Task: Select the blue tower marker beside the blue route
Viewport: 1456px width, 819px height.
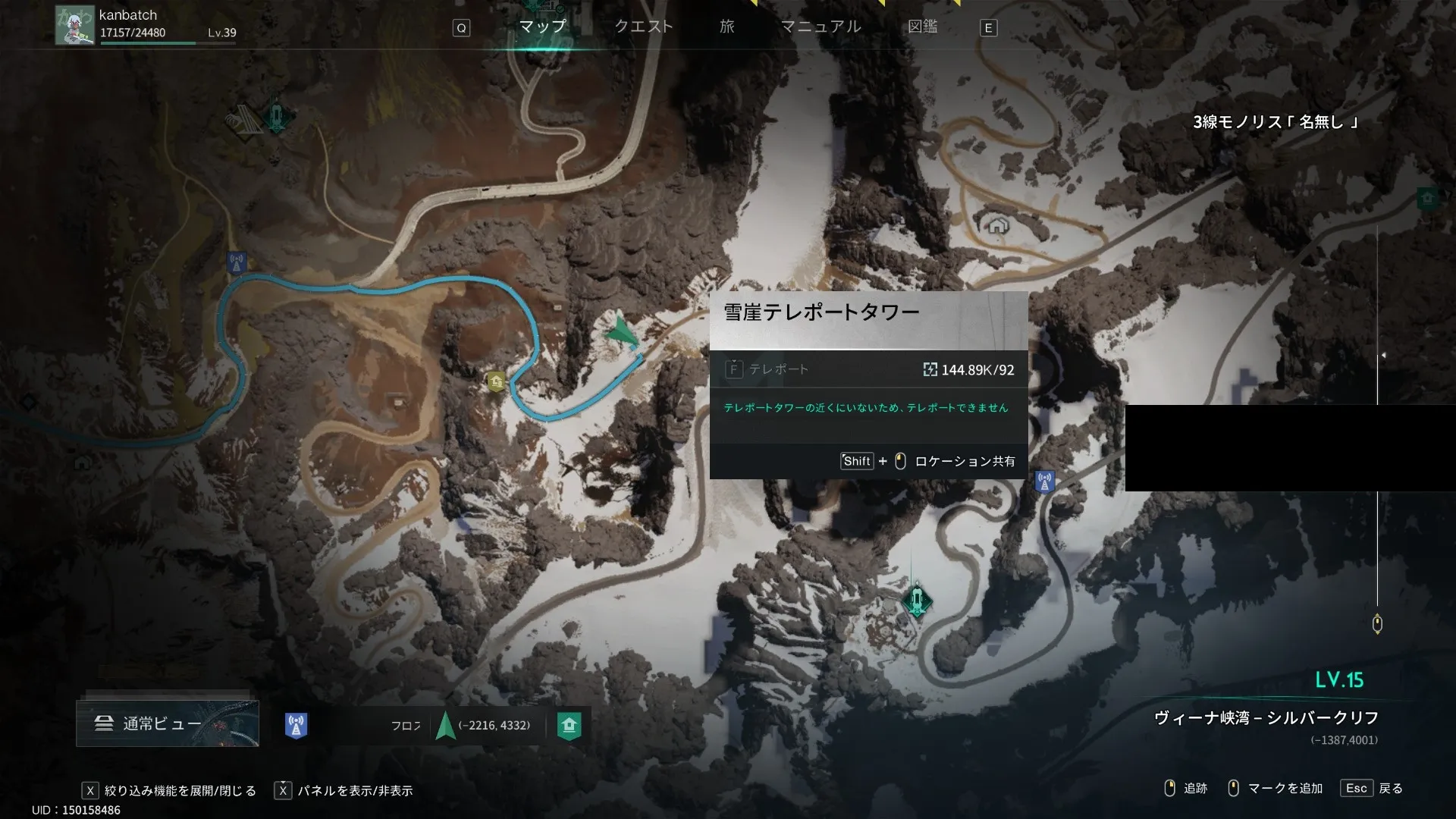Action: pos(237,263)
